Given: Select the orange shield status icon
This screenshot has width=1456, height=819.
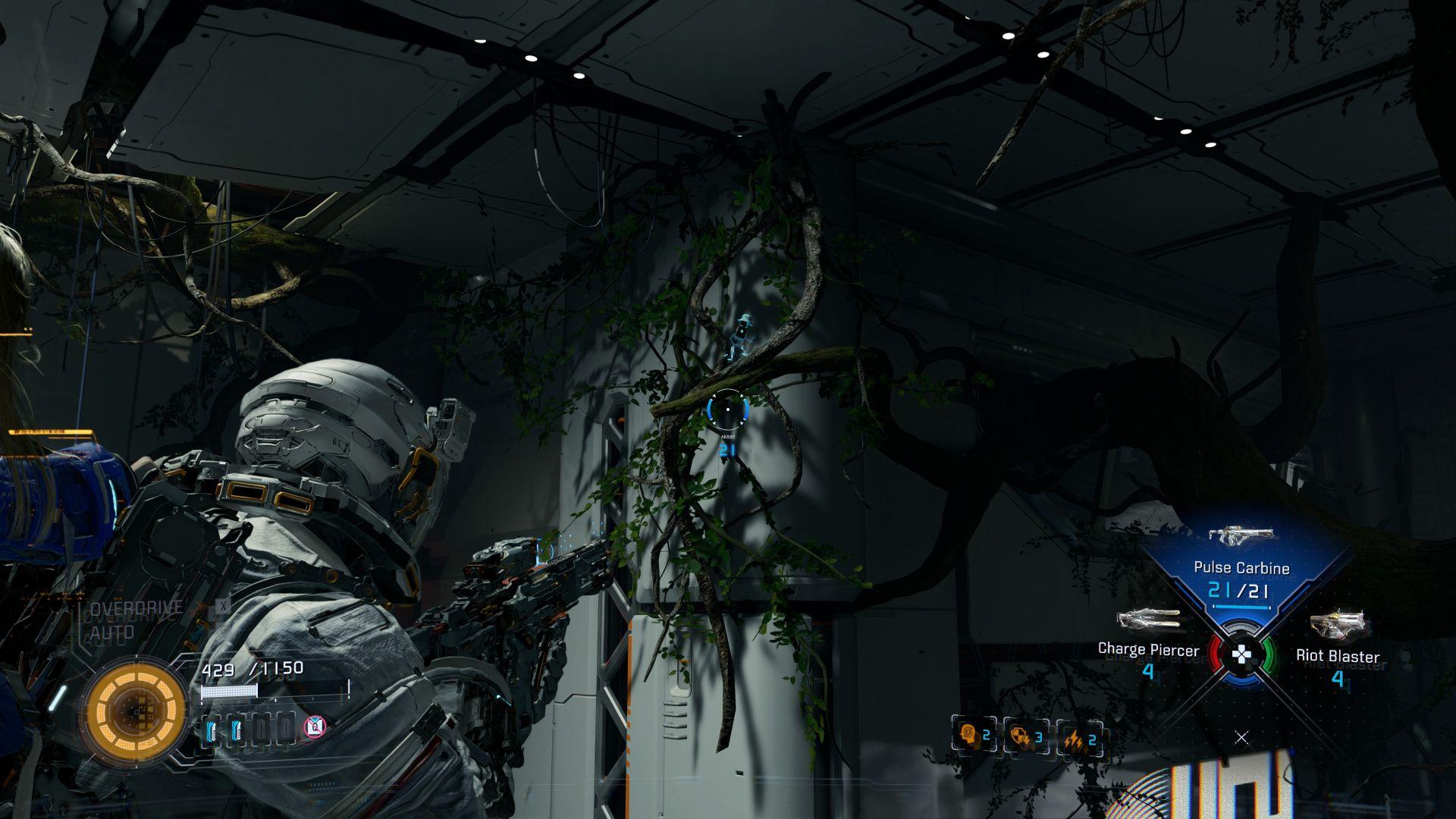Looking at the screenshot, I should (x=1026, y=736).
